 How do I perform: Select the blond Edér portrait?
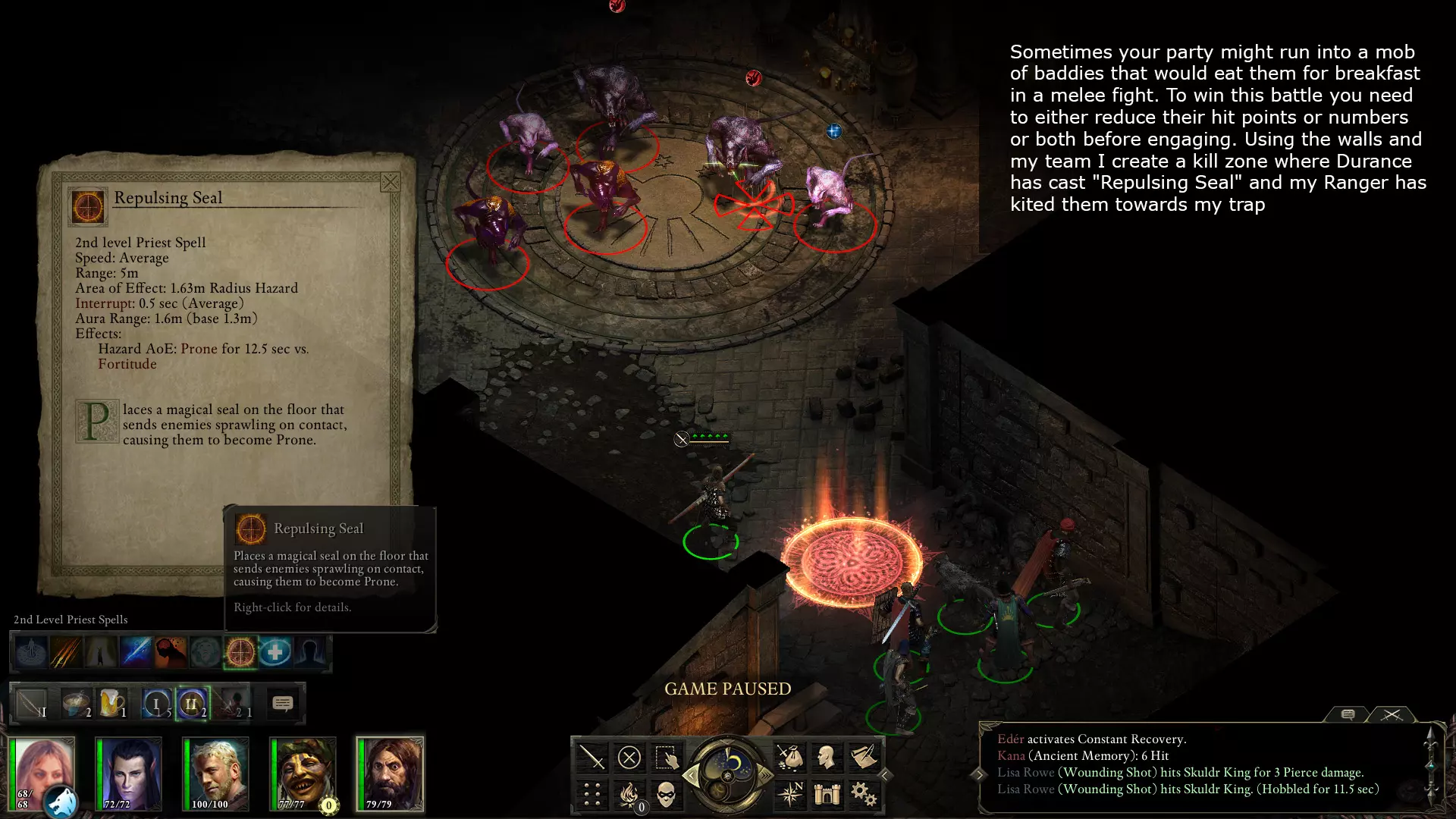point(215,773)
